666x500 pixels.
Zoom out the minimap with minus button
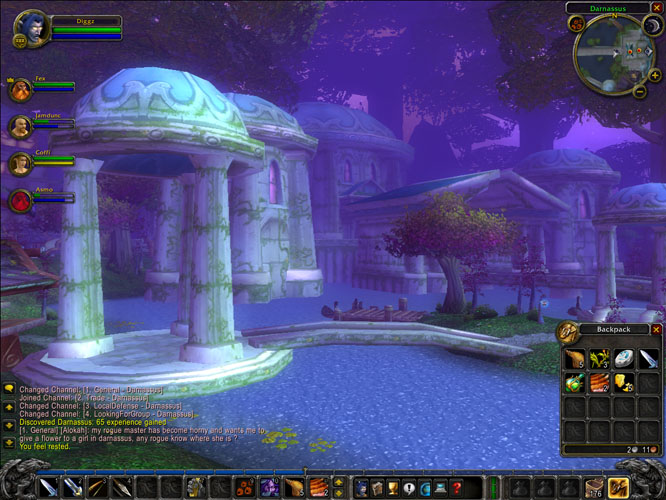point(640,91)
